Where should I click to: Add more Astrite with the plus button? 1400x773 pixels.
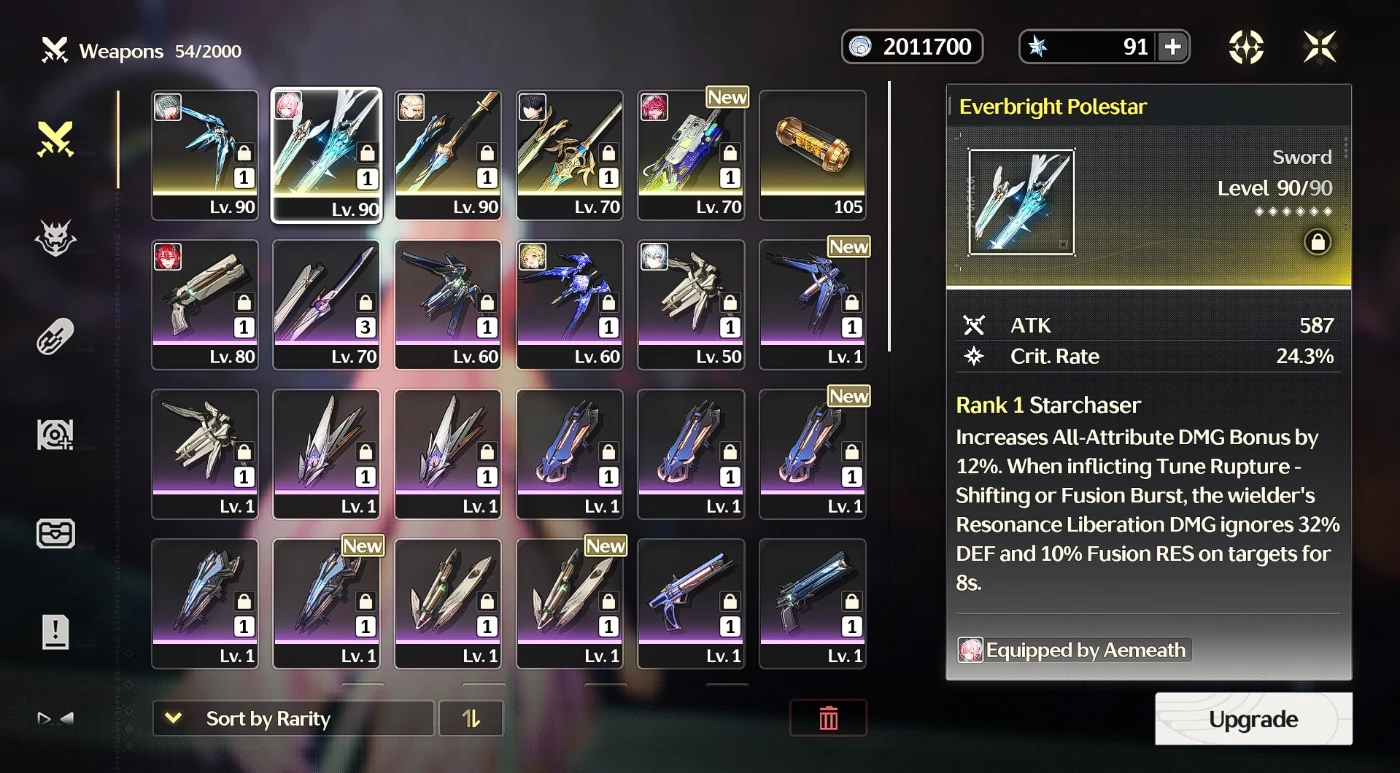[x=1173, y=47]
